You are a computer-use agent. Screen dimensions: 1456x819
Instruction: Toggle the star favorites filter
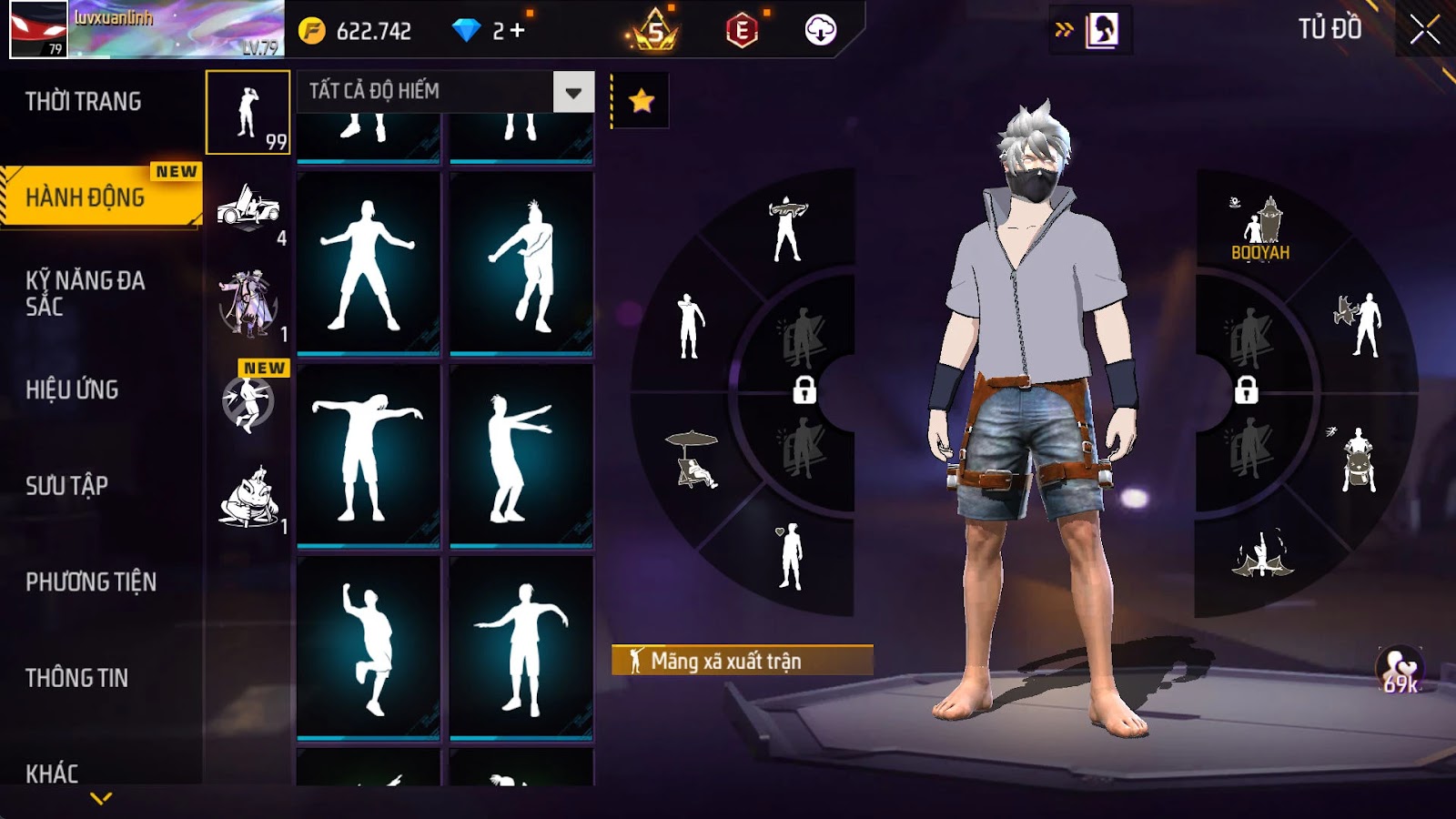[x=642, y=100]
